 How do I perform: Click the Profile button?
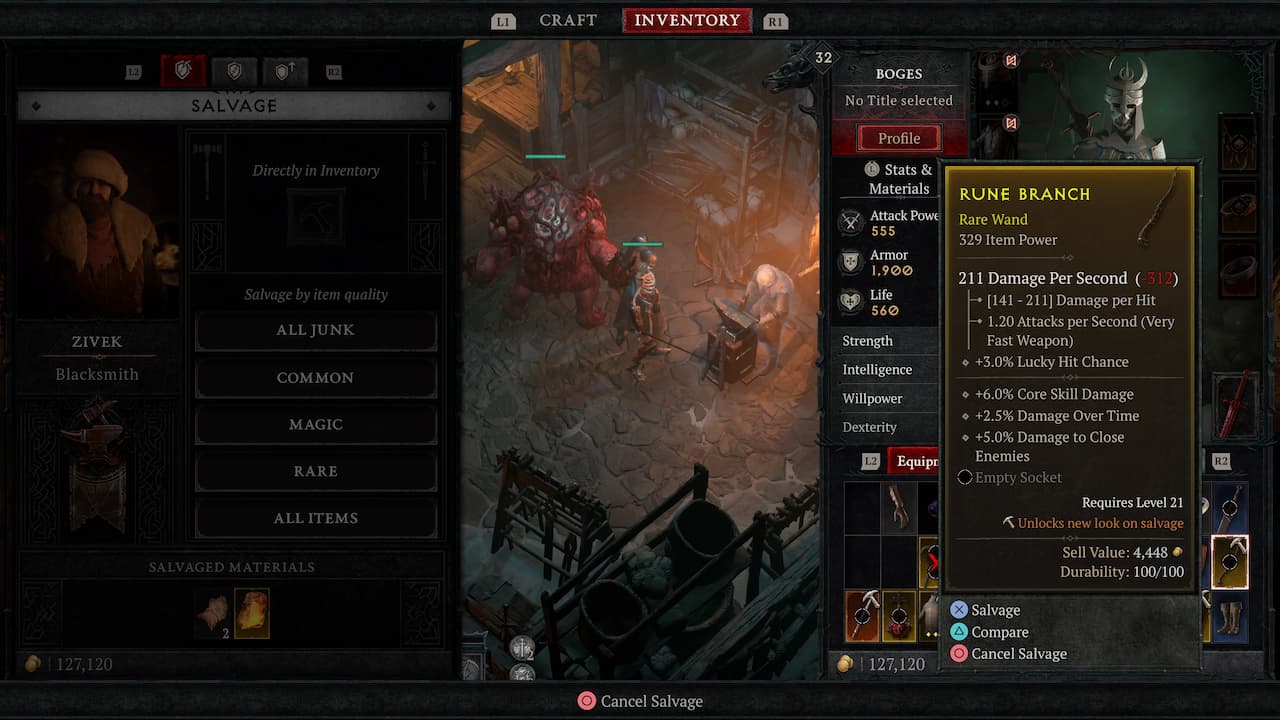coord(898,137)
